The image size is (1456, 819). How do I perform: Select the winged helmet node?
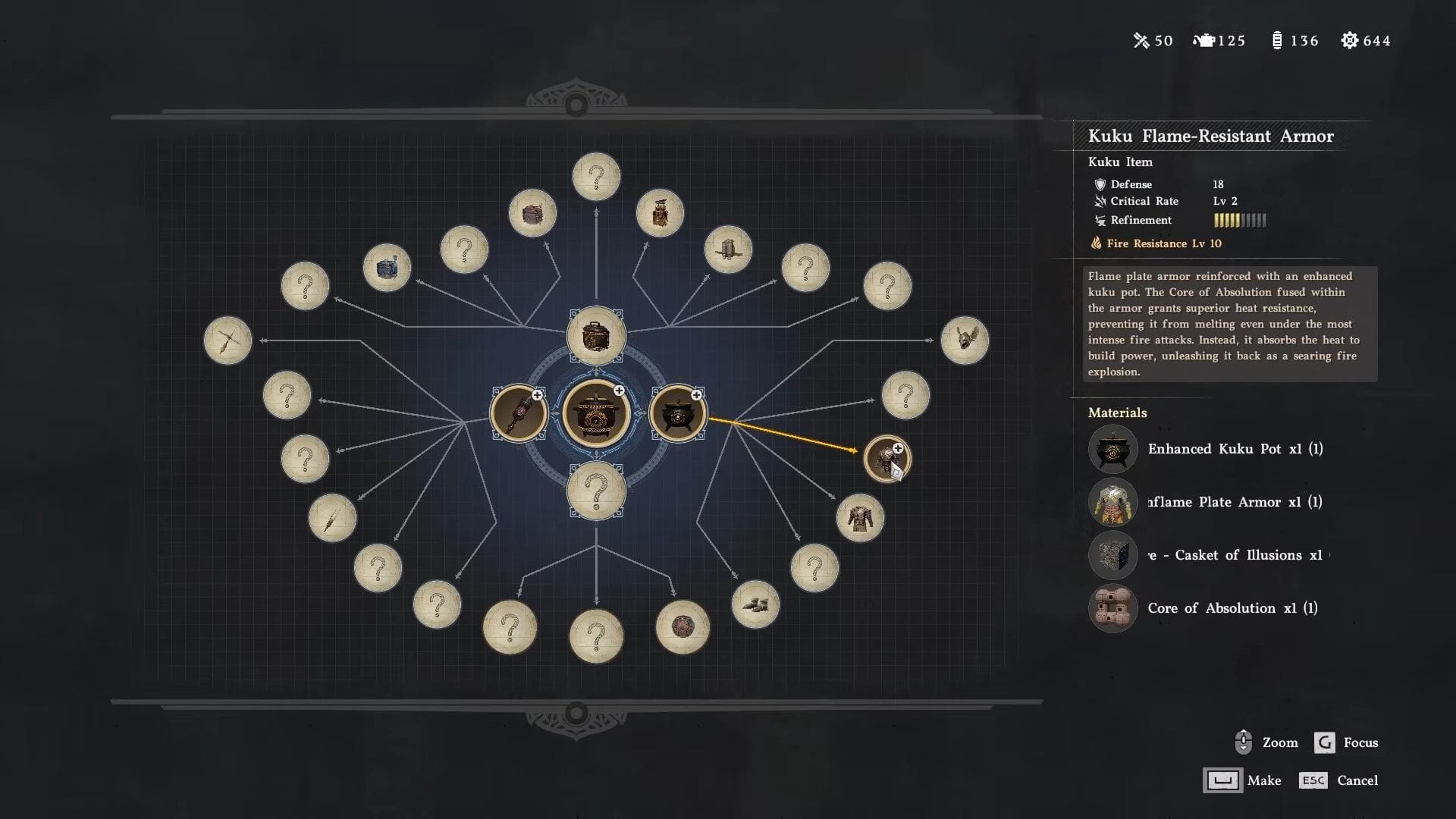[965, 340]
